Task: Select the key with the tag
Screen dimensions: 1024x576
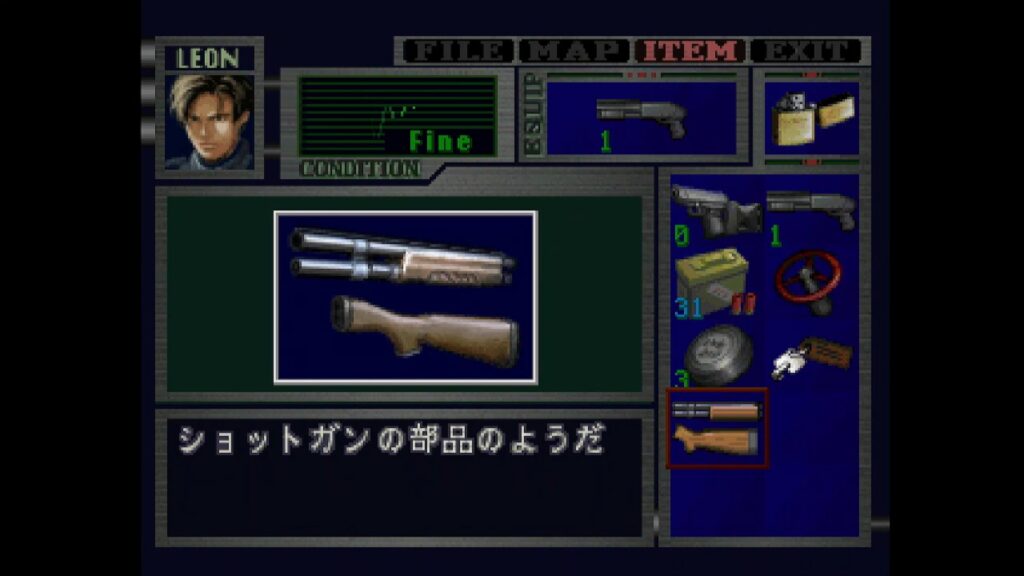Action: click(x=811, y=353)
